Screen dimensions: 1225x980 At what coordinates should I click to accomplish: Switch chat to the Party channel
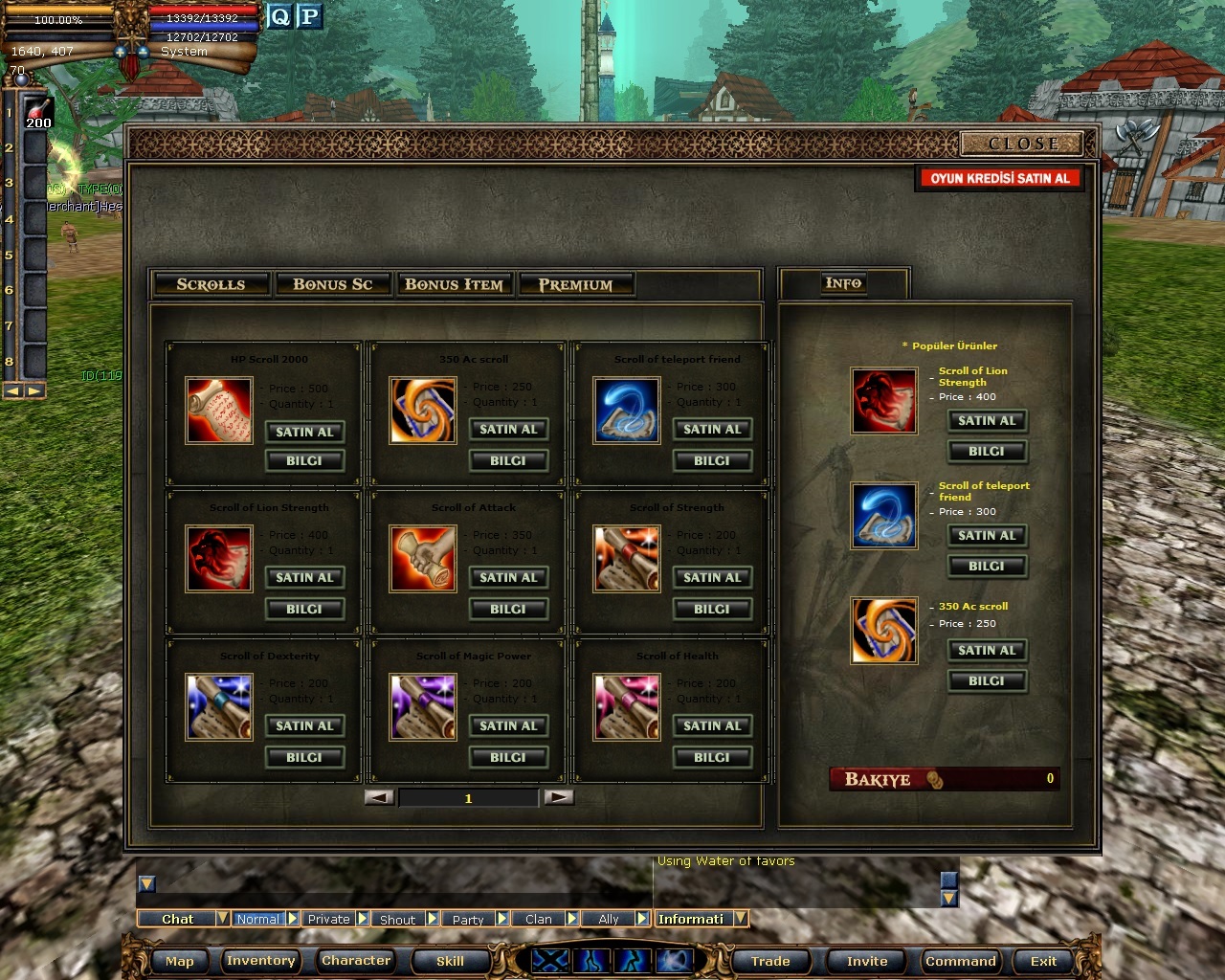(468, 919)
